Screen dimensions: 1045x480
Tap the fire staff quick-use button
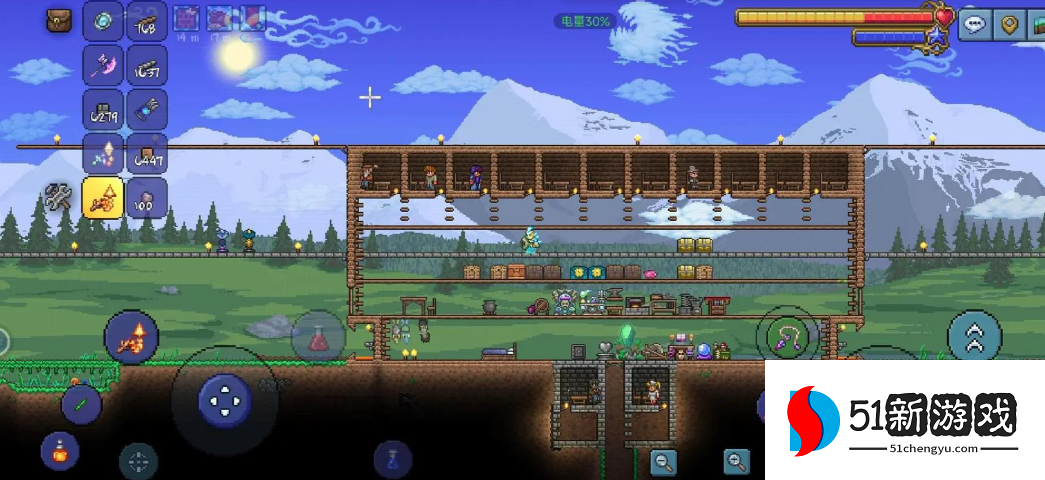point(131,338)
